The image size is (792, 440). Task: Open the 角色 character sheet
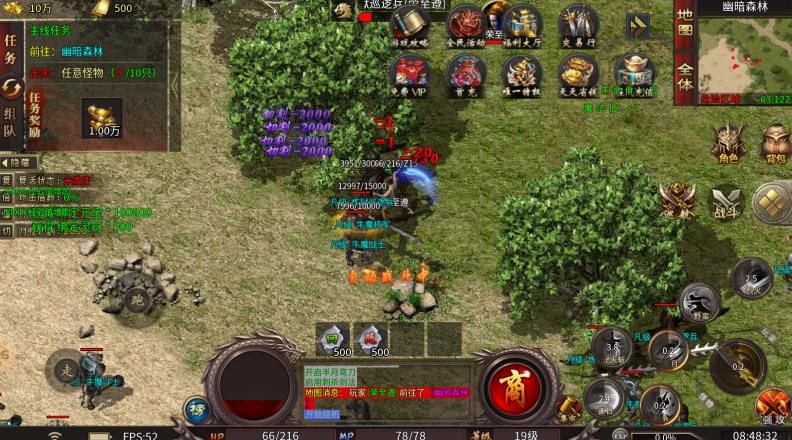tap(726, 144)
